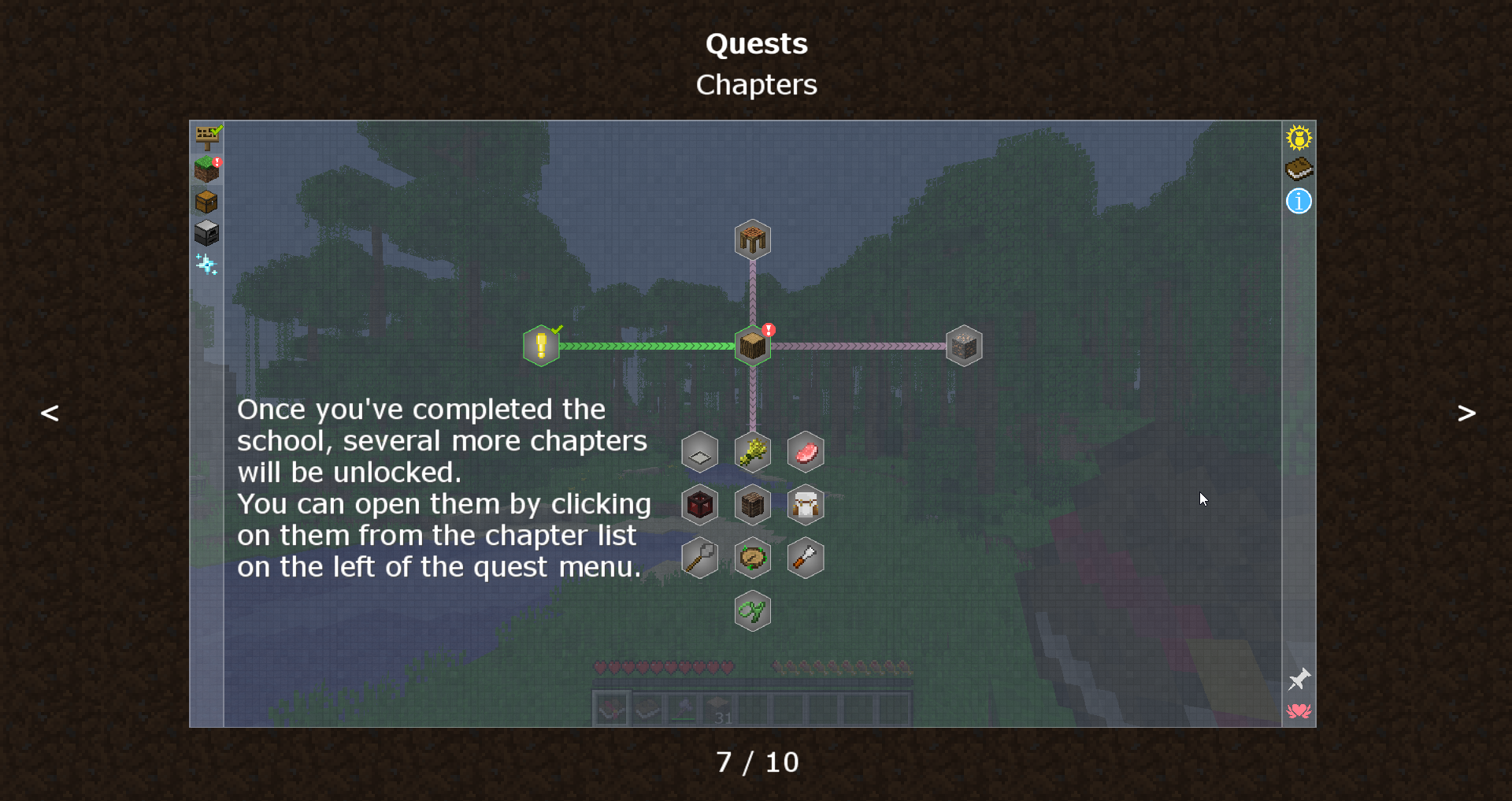Image resolution: width=1512 pixels, height=801 pixels.
Task: Open the blue sparkle chapter
Action: [206, 265]
